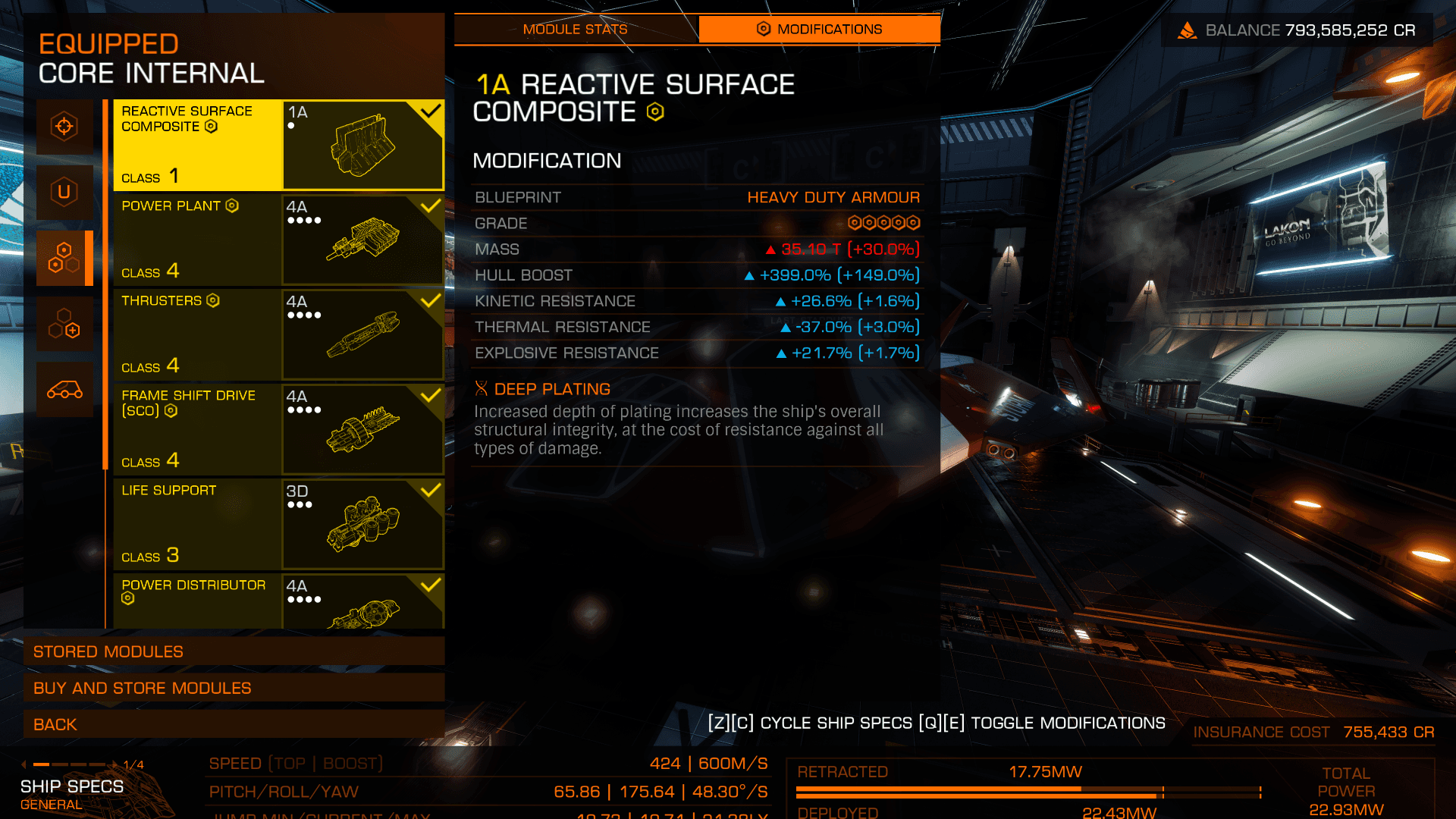The height and width of the screenshot is (819, 1456).
Task: Choose the Power Distributor 4A slot
Action: click(278, 601)
